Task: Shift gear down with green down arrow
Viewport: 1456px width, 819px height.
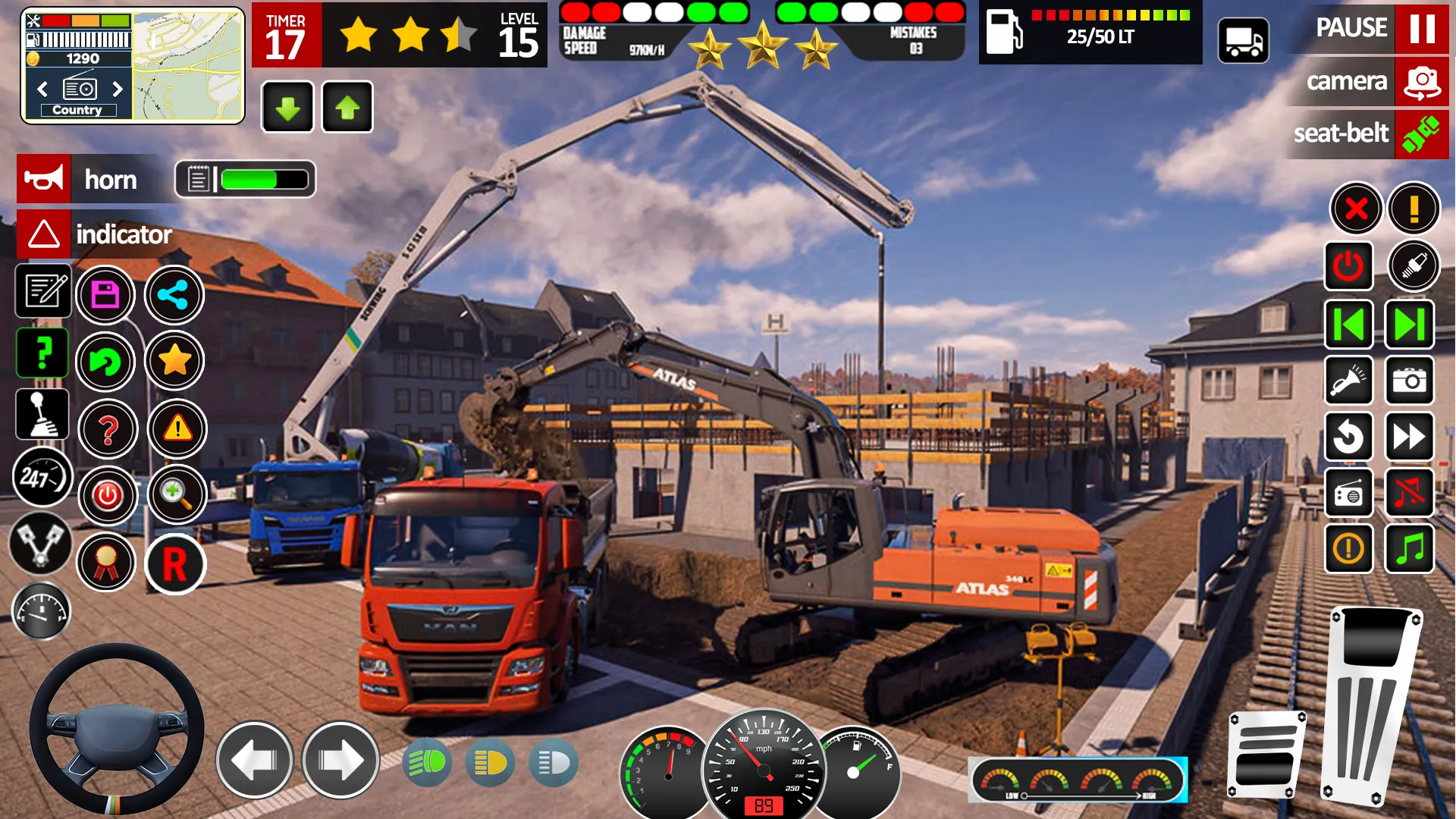Action: tap(287, 106)
